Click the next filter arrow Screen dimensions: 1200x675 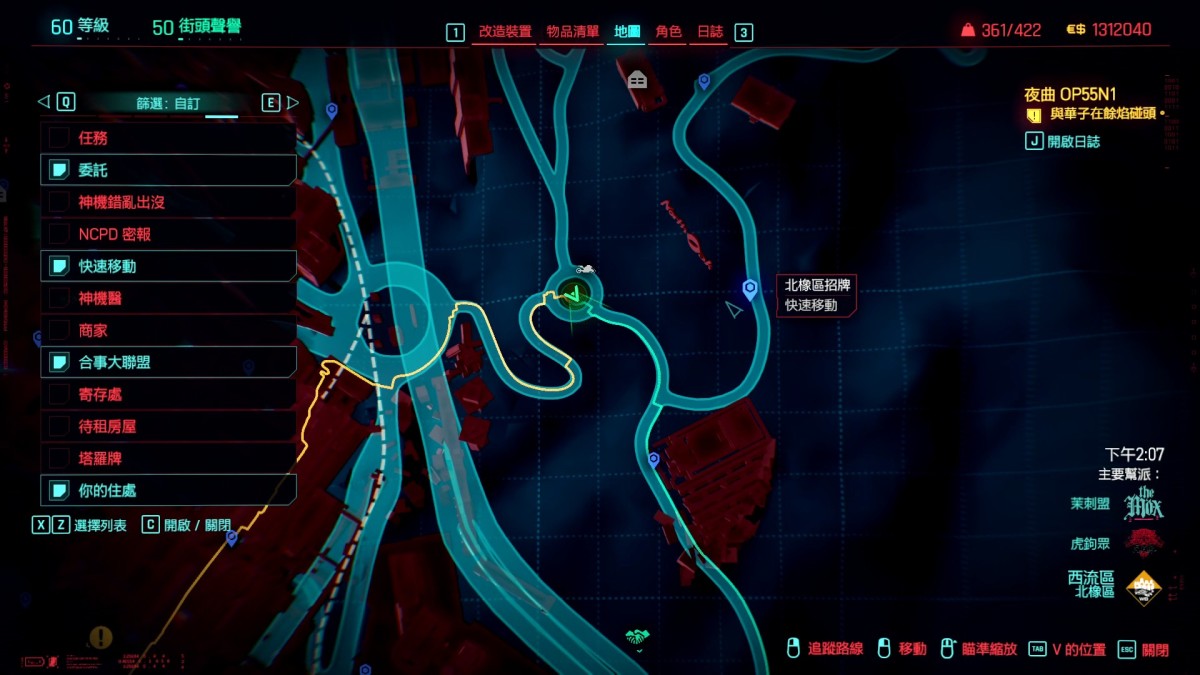(x=292, y=102)
